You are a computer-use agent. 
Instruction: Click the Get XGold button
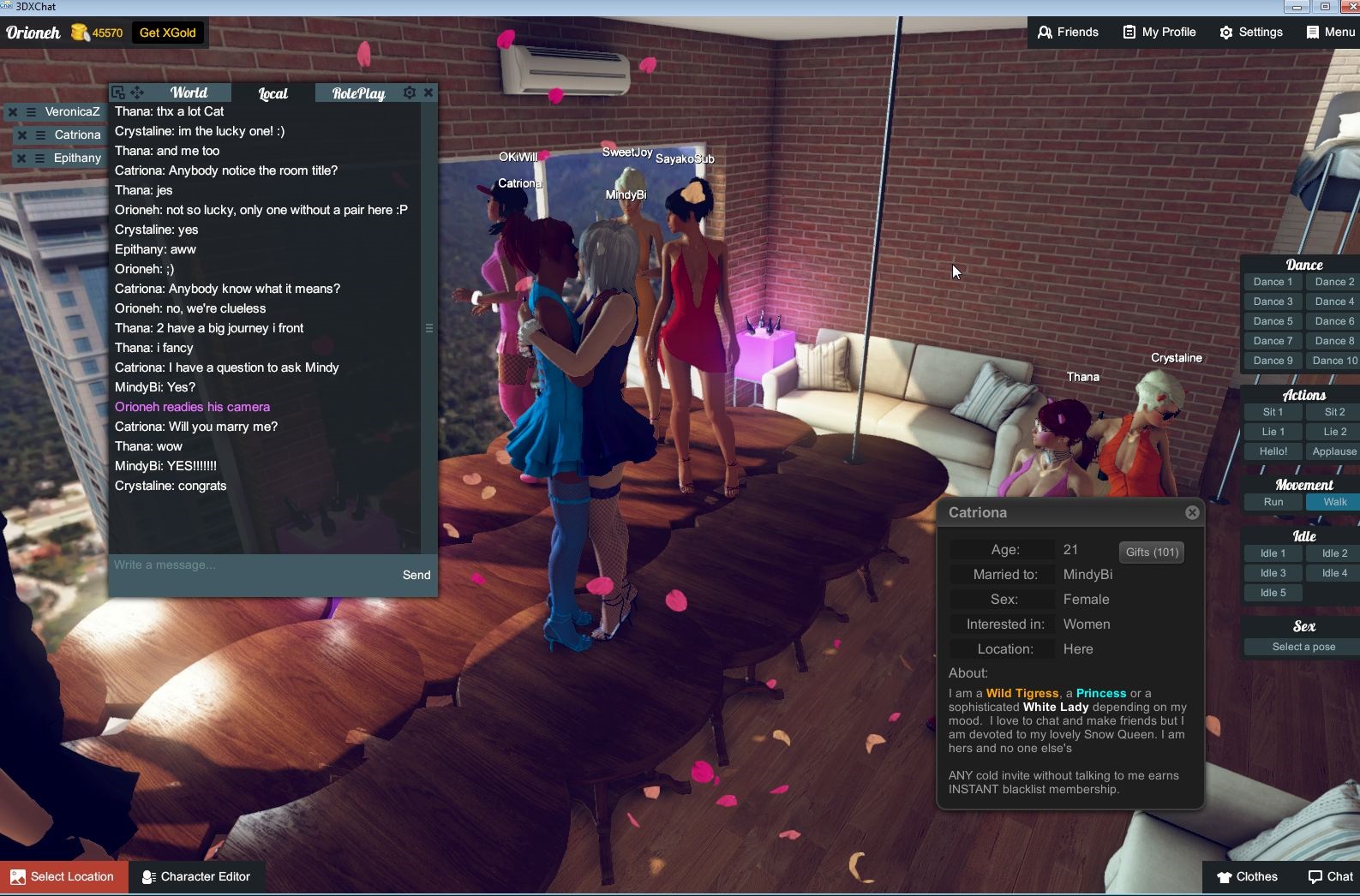[168, 33]
